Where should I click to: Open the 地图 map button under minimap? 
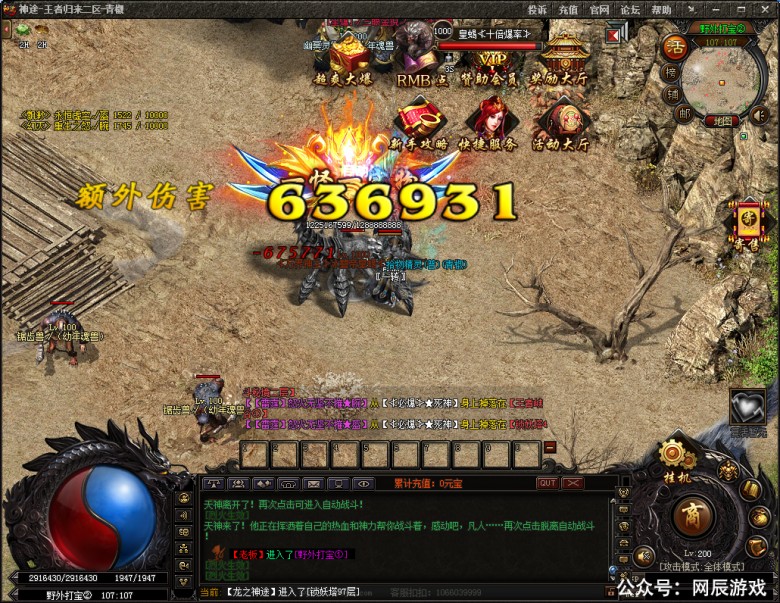(x=723, y=121)
